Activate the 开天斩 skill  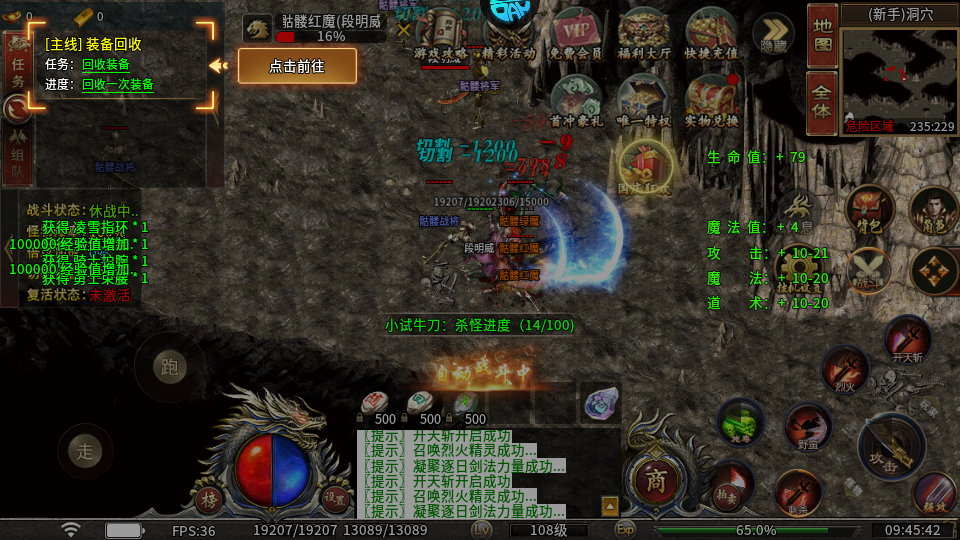tap(908, 338)
